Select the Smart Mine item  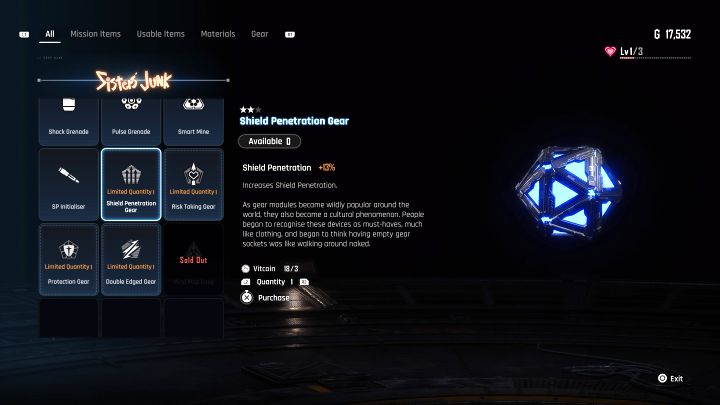pos(193,119)
